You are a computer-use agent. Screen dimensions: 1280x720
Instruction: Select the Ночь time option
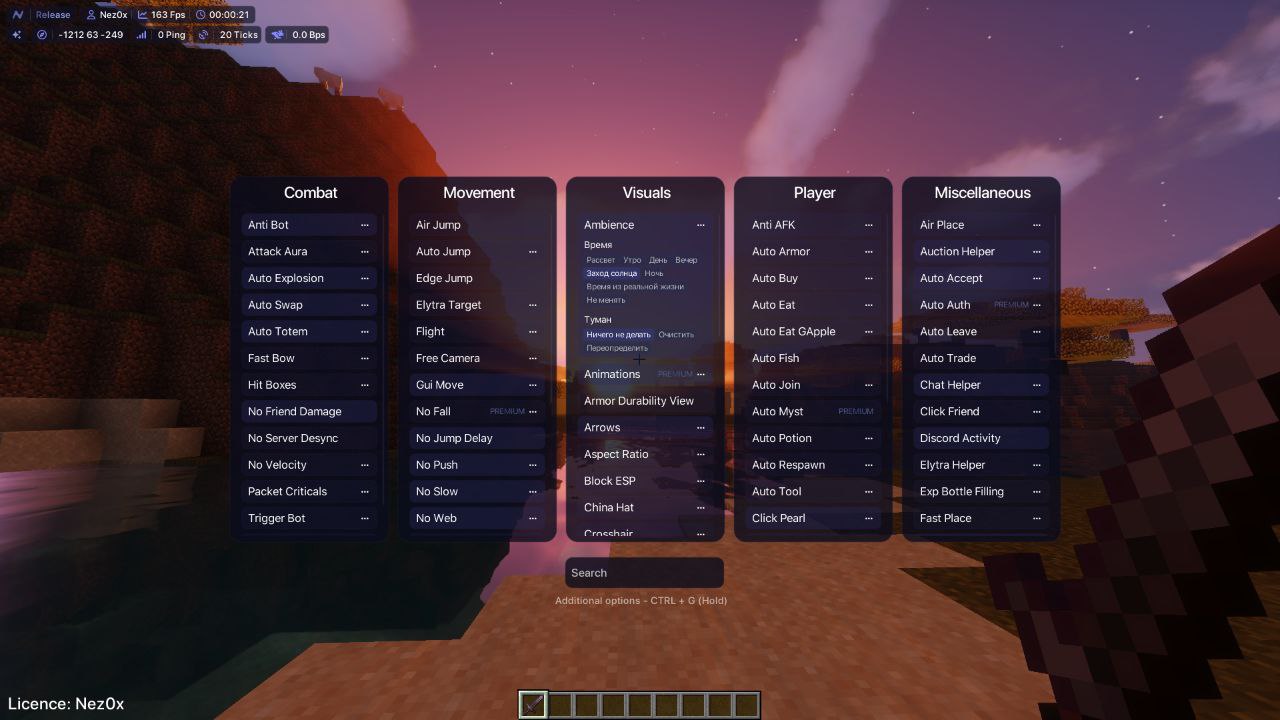tap(654, 273)
